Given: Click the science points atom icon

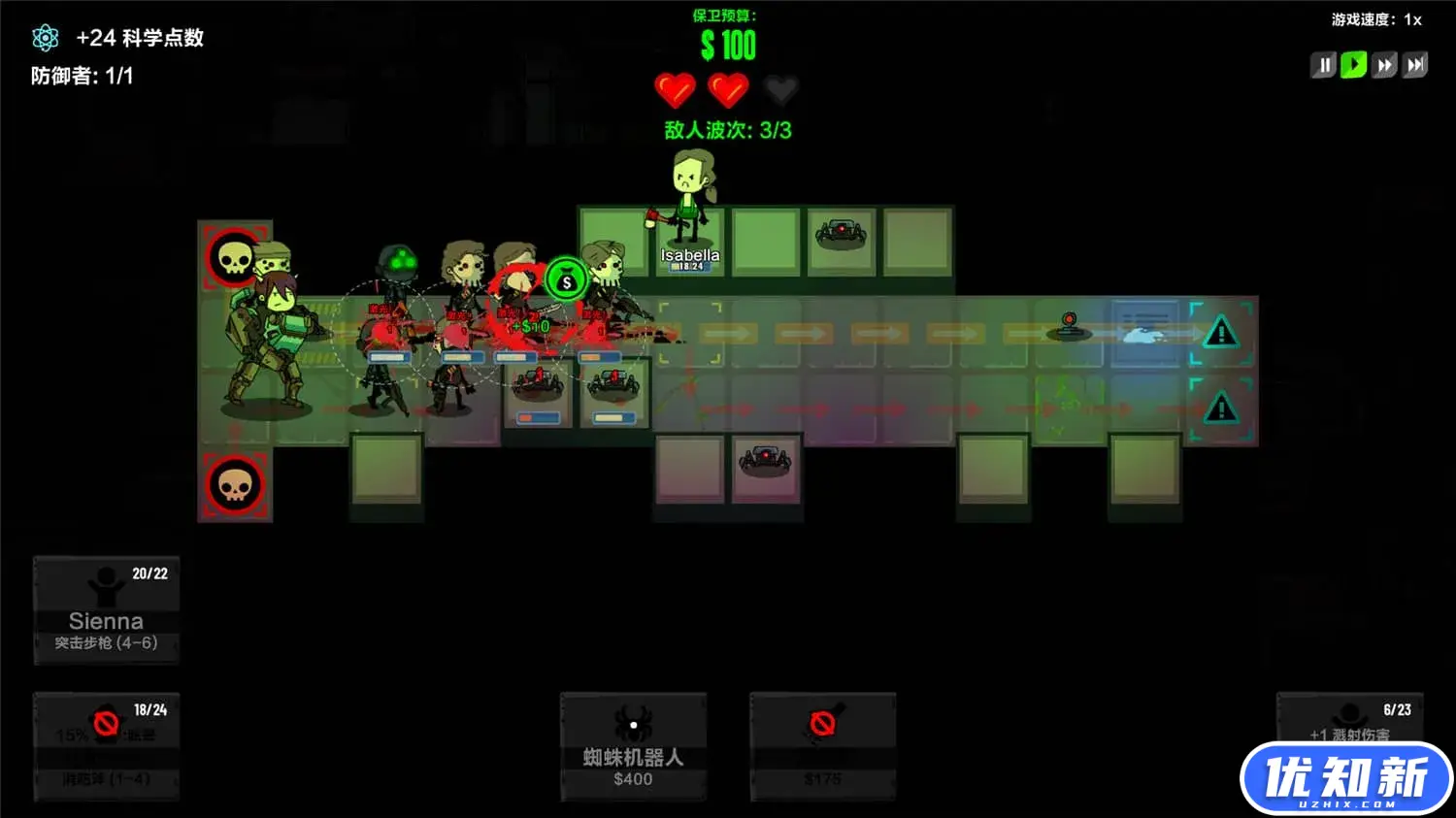Looking at the screenshot, I should pos(45,38).
